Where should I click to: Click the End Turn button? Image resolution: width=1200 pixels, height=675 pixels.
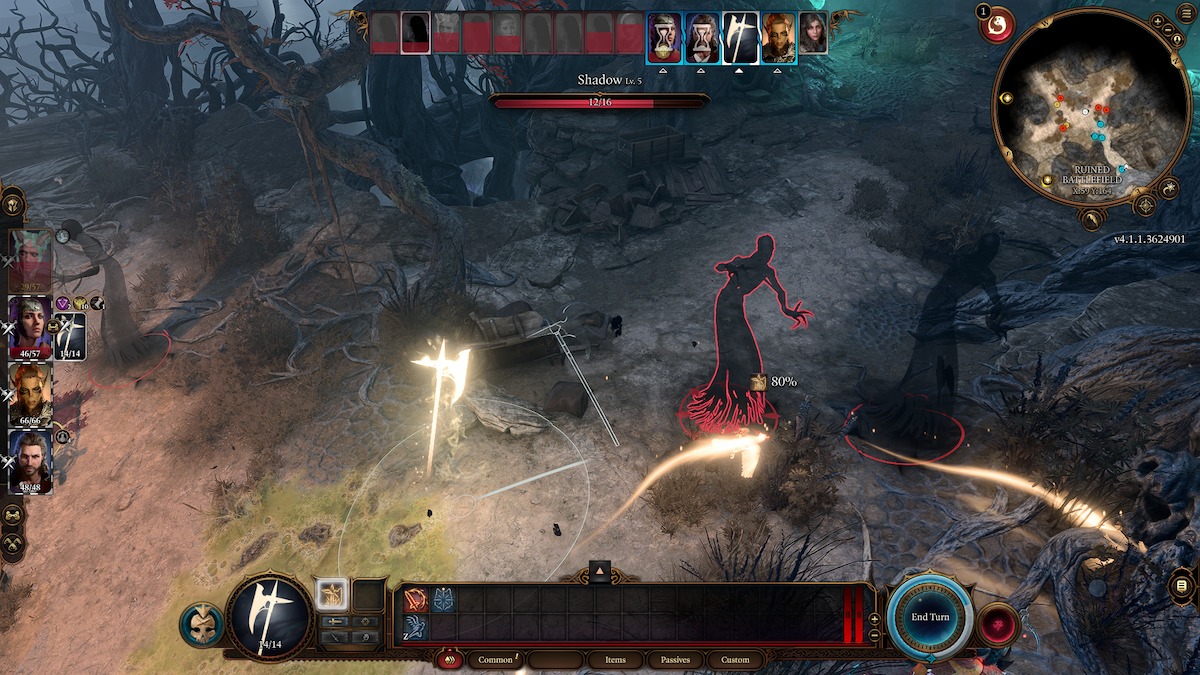click(930, 617)
